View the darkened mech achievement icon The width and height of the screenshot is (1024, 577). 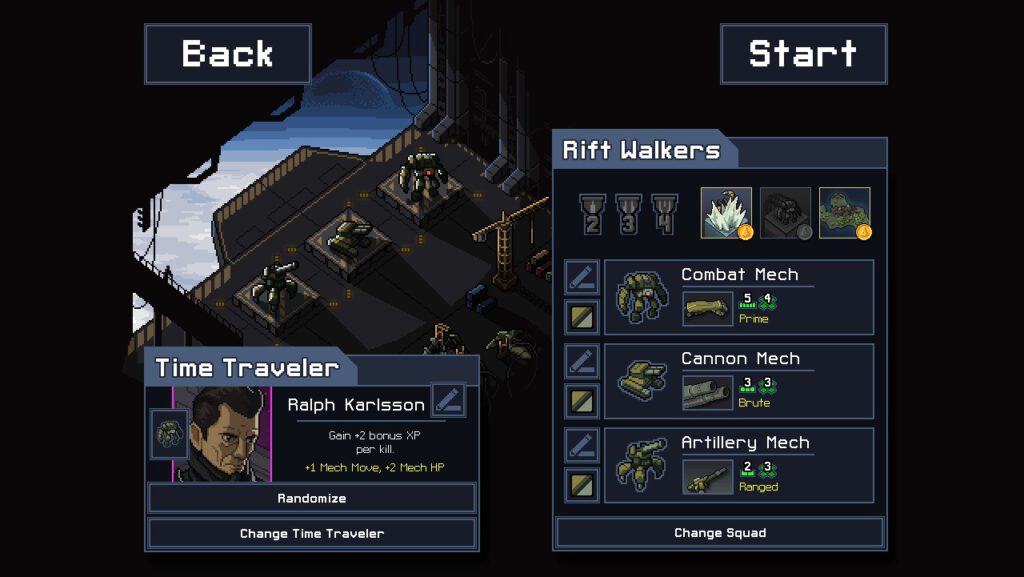[785, 213]
